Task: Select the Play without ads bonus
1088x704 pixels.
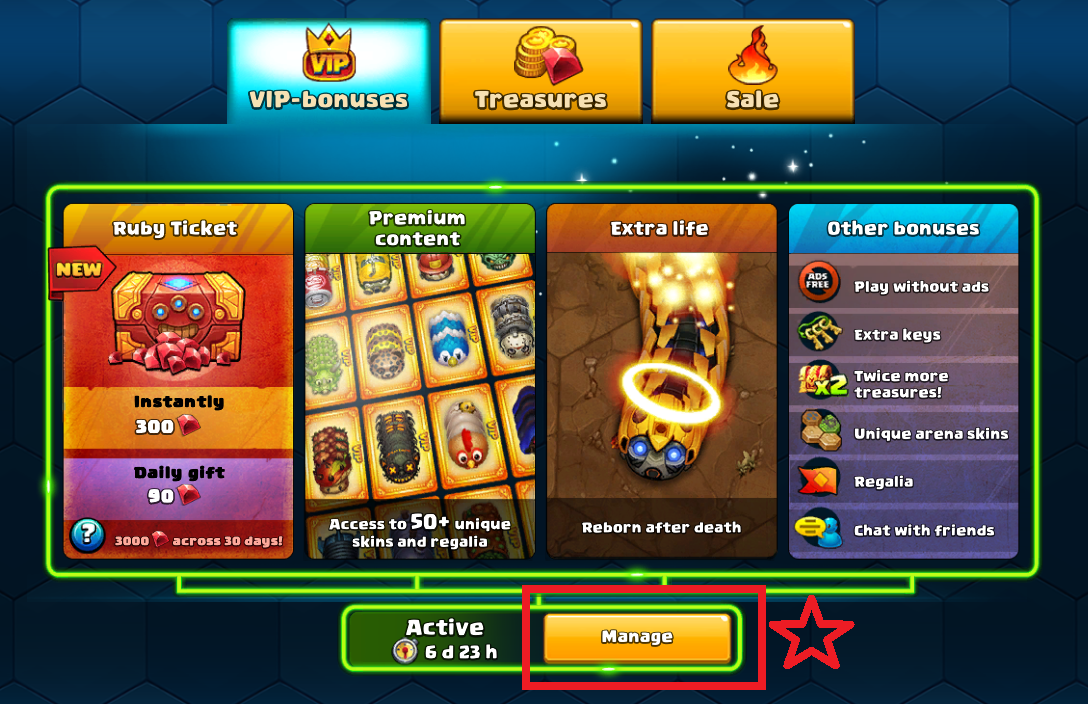Action: tap(903, 286)
